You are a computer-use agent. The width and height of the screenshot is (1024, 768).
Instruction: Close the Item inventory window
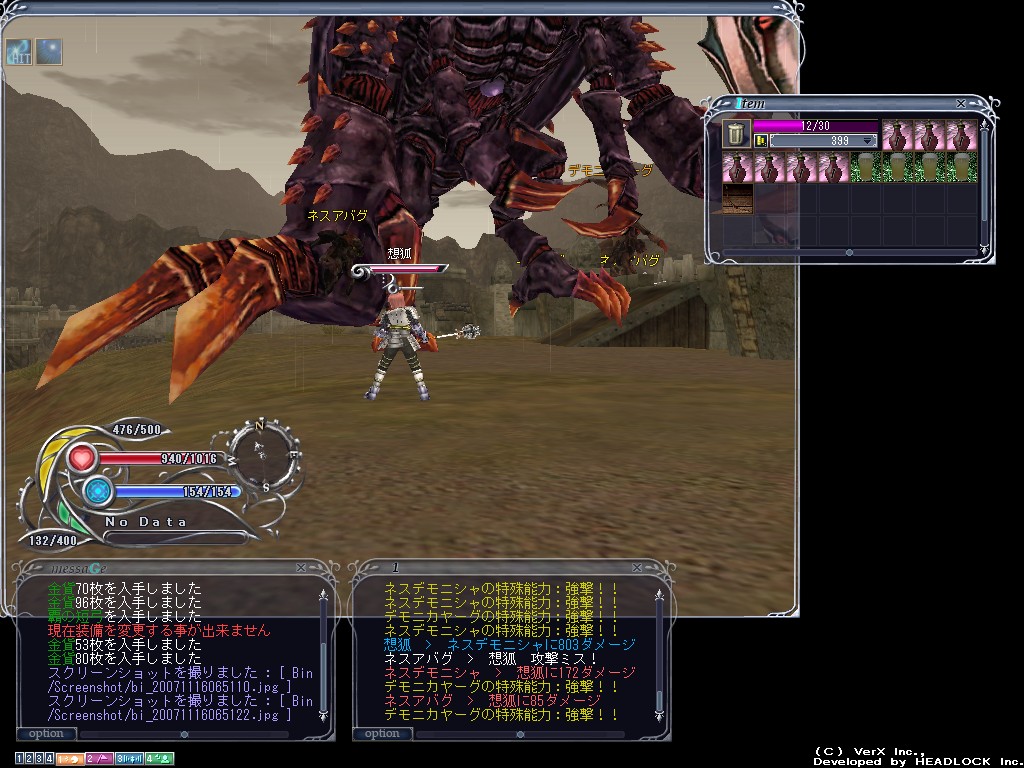(x=961, y=103)
